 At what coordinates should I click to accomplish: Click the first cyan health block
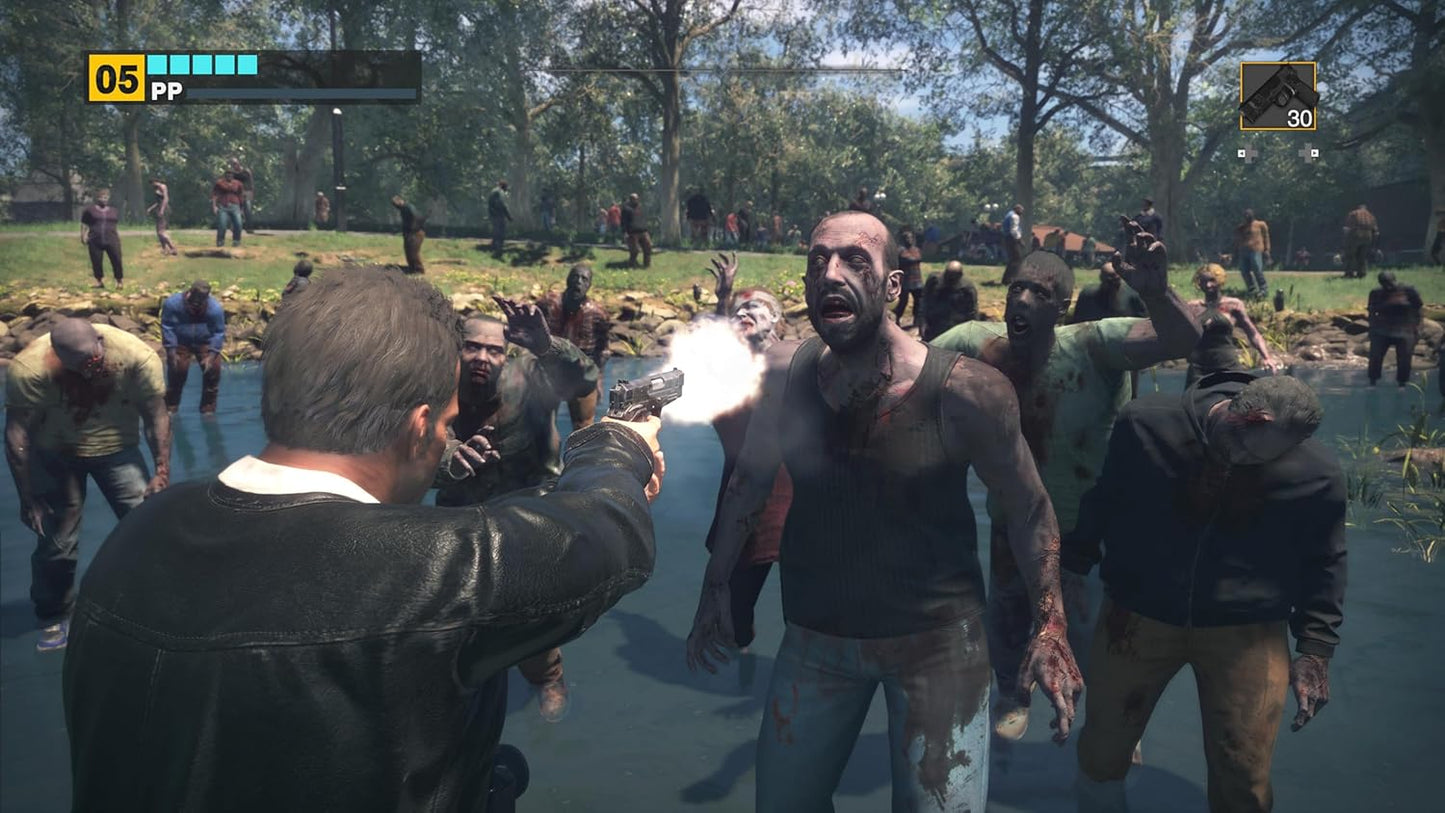click(155, 64)
